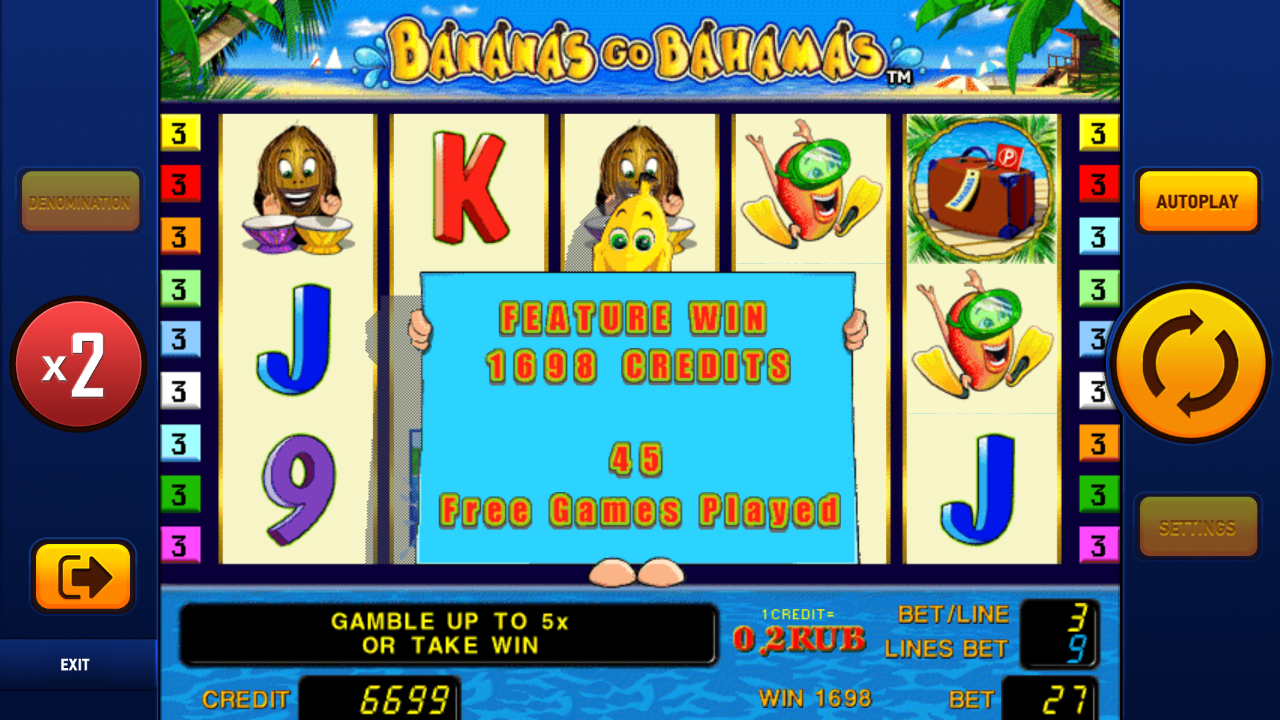The height and width of the screenshot is (720, 1280).
Task: Click the BET 27 display field
Action: pyautogui.click(x=1063, y=698)
